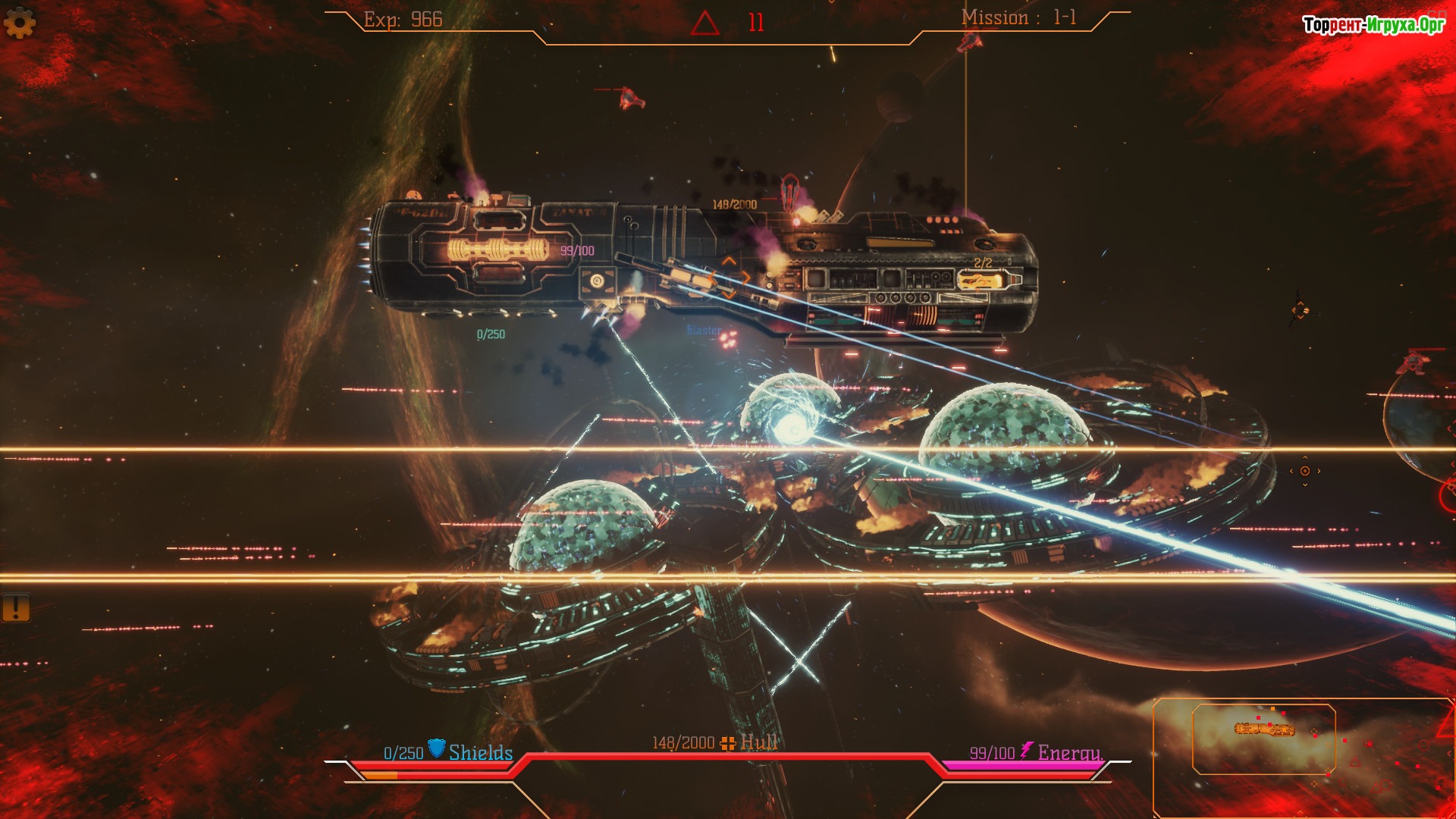Click the exclamation mark alert icon
The width and height of the screenshot is (1456, 819).
click(15, 607)
